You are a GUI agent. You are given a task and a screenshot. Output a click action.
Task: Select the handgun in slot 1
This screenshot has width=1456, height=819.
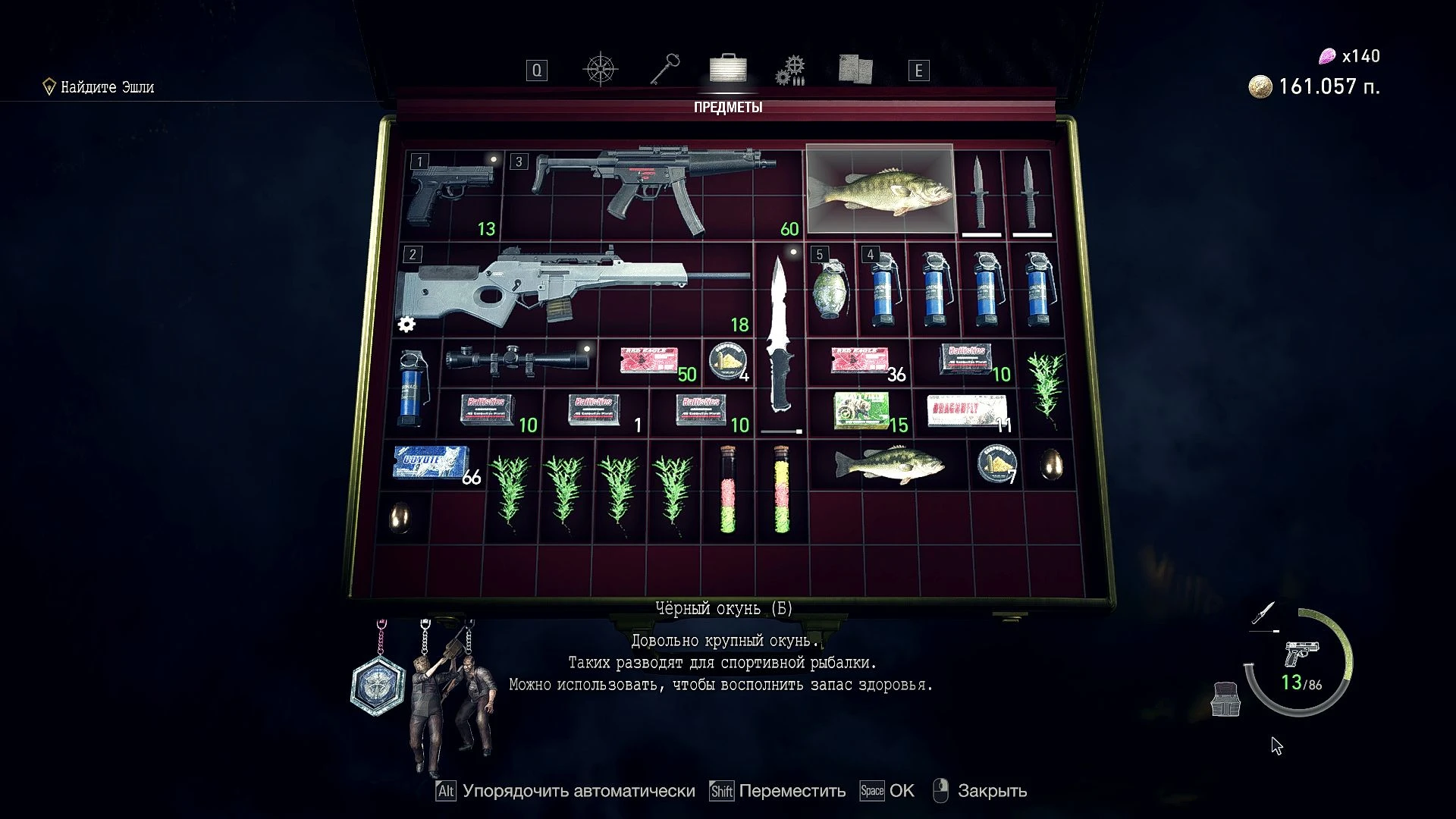pyautogui.click(x=451, y=190)
